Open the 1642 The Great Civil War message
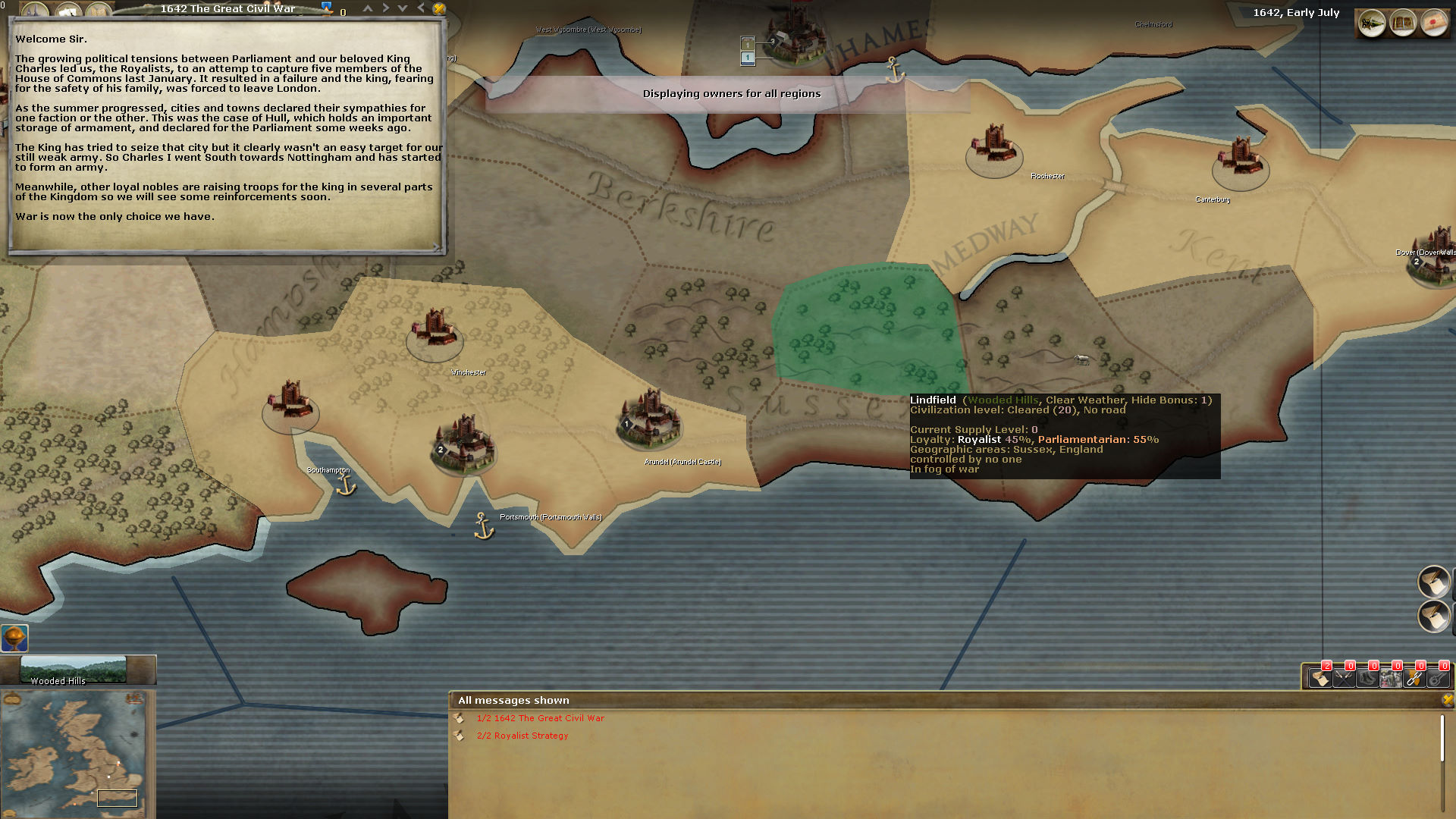This screenshot has height=819, width=1456. (x=540, y=718)
